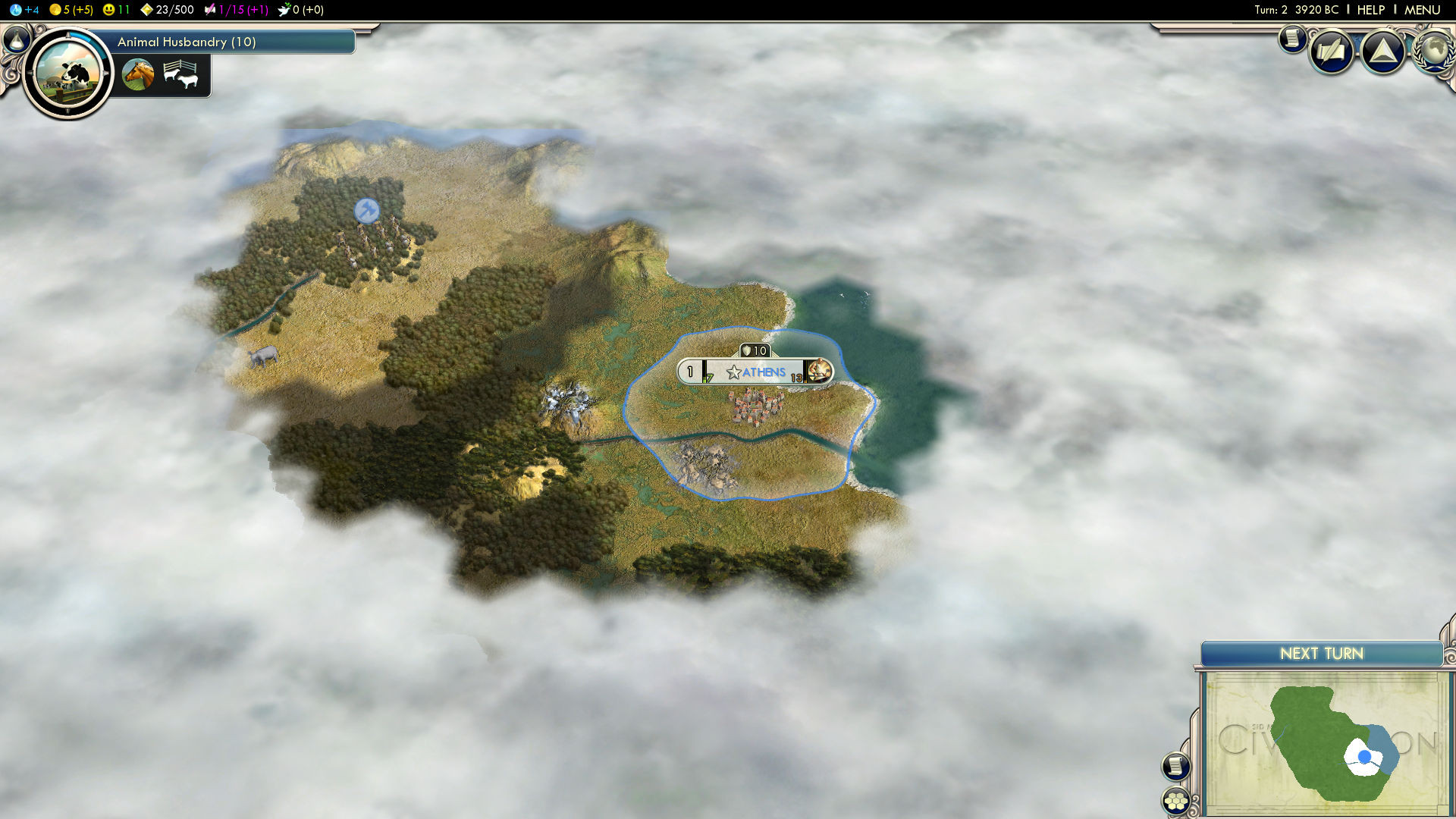Open the tech tree flask button
1456x819 pixels.
coord(16,39)
